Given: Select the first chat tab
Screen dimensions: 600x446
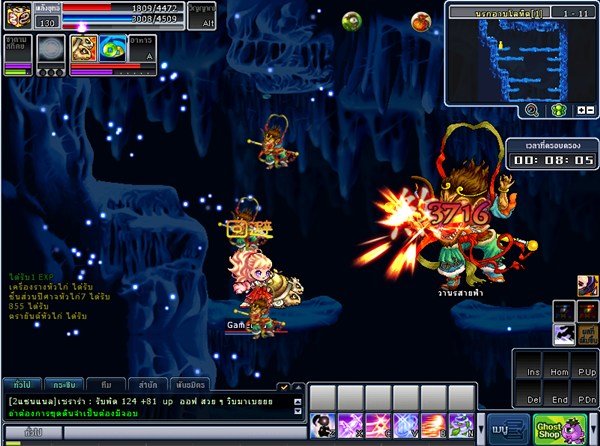Looking at the screenshot, I should (x=21, y=384).
